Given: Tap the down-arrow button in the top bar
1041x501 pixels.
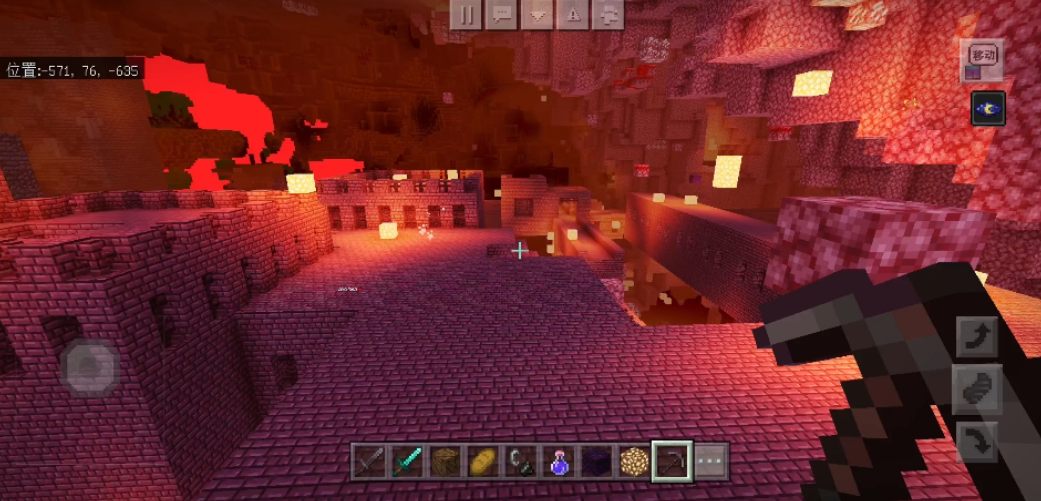Looking at the screenshot, I should pos(539,14).
